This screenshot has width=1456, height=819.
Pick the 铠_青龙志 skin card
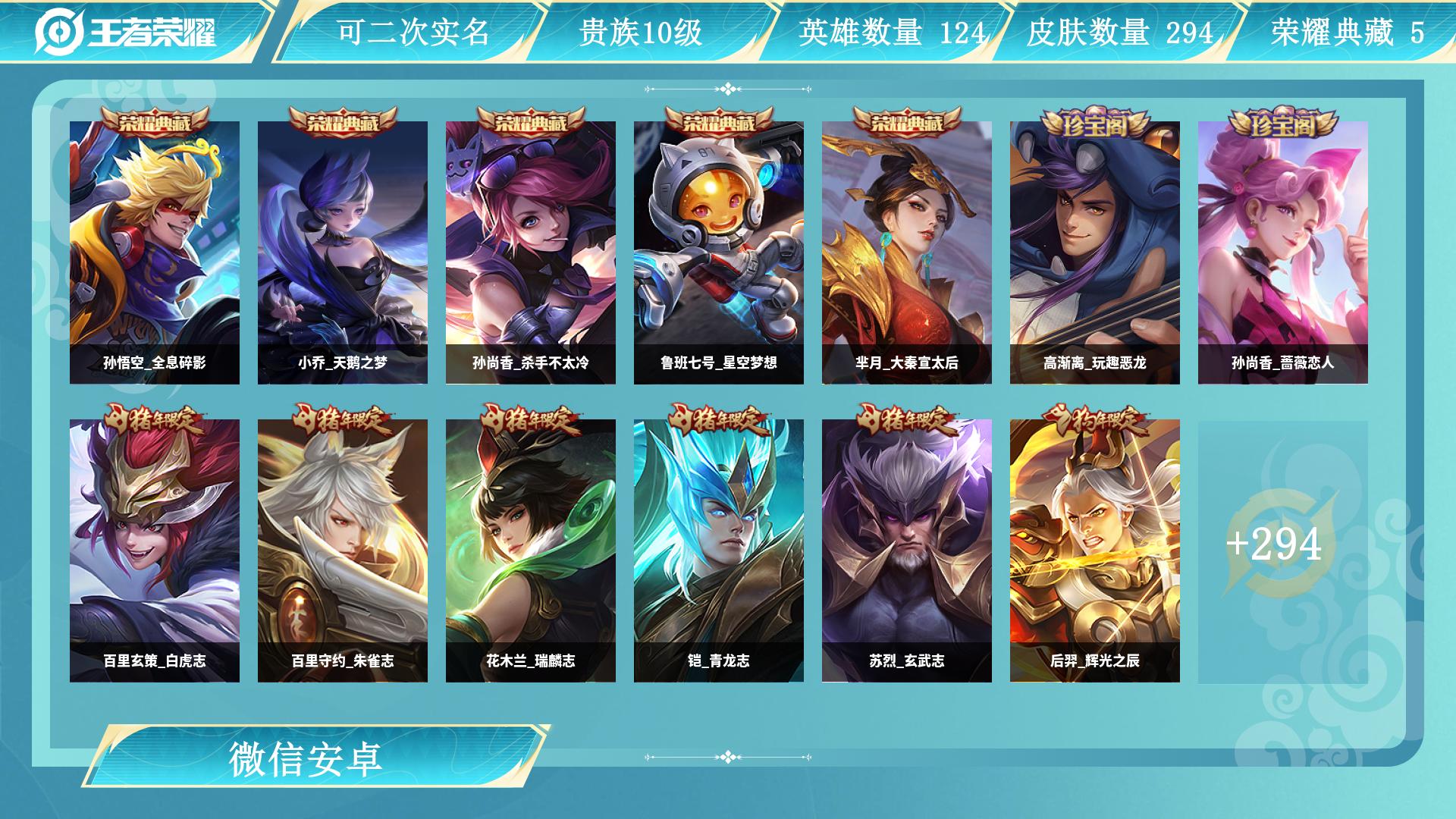pyautogui.click(x=719, y=551)
